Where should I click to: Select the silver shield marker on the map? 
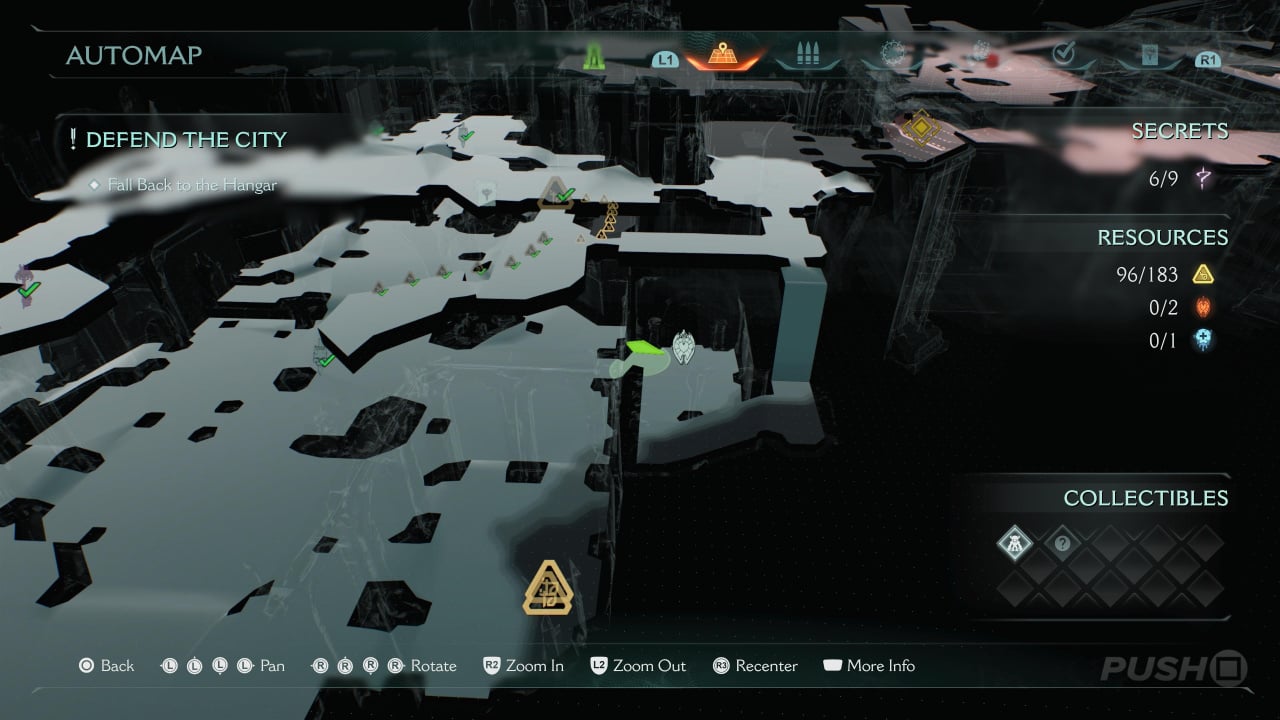[684, 346]
